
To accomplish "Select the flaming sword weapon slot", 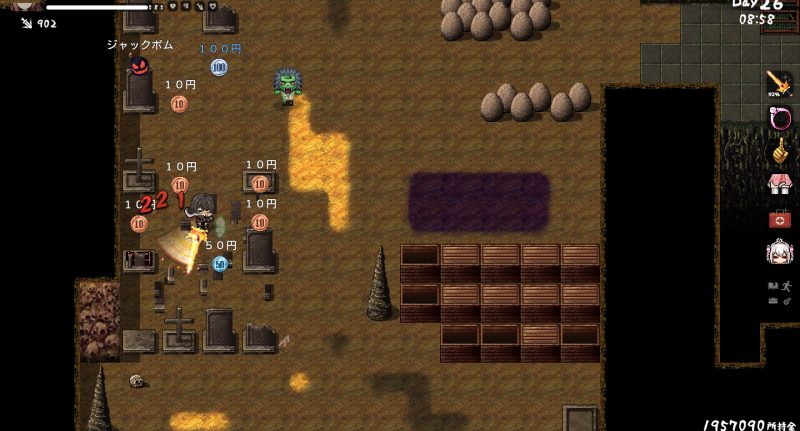I will coord(778,83).
